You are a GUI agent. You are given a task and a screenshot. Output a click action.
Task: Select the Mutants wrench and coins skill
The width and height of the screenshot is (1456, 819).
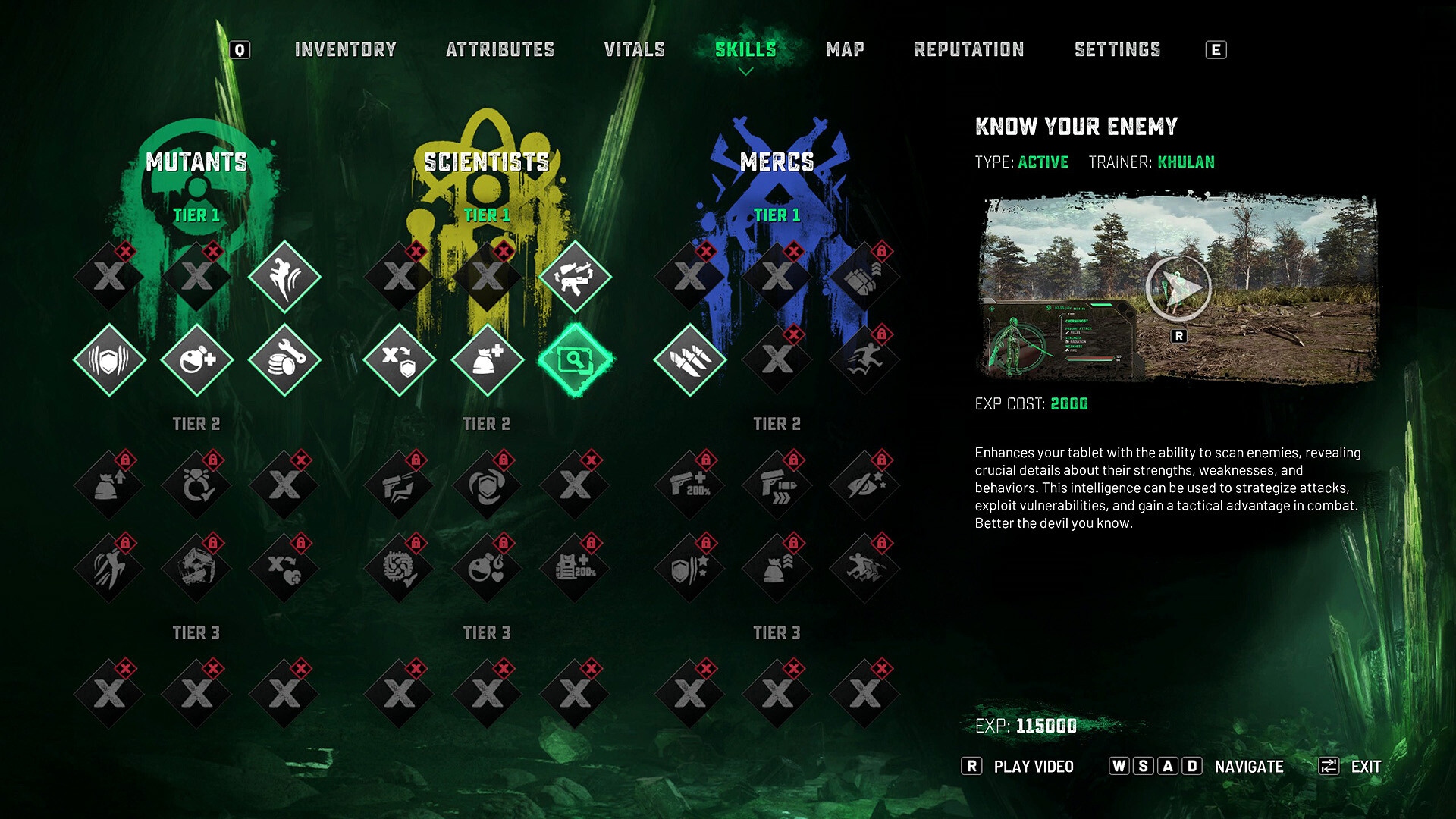[x=285, y=359]
